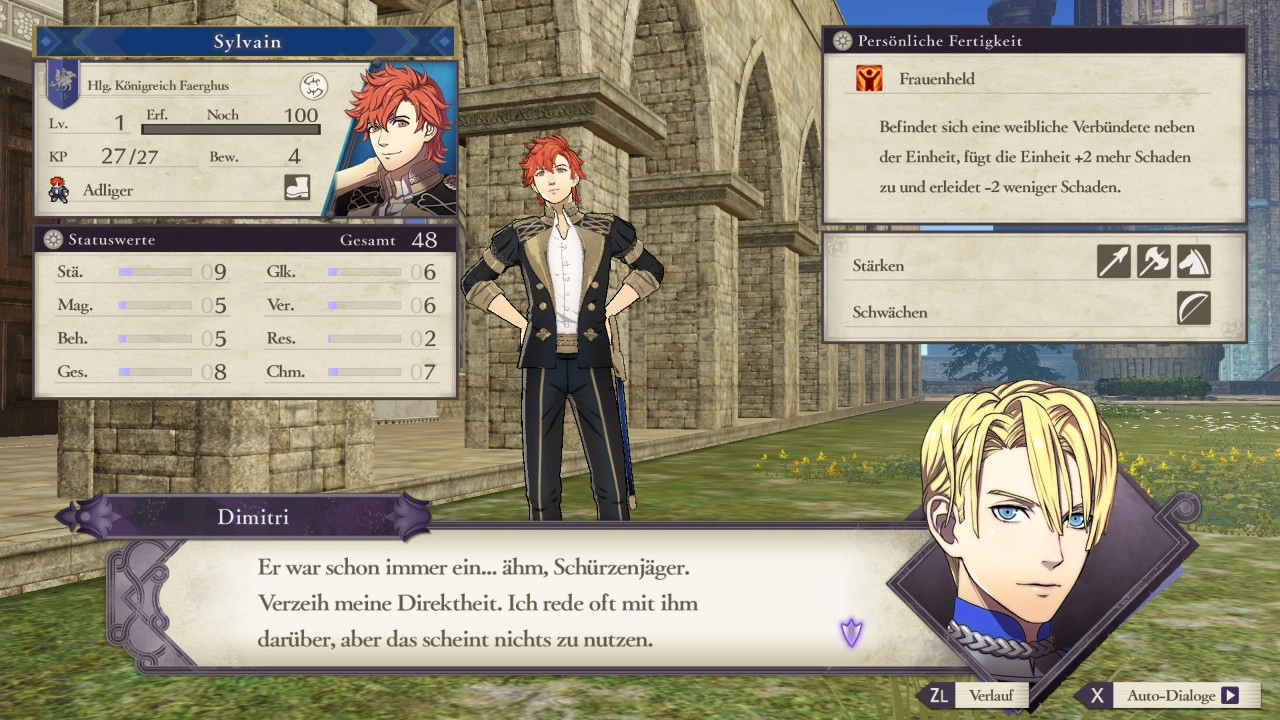Click the lance strength icon
Image resolution: width=1280 pixels, height=720 pixels.
point(1113,262)
